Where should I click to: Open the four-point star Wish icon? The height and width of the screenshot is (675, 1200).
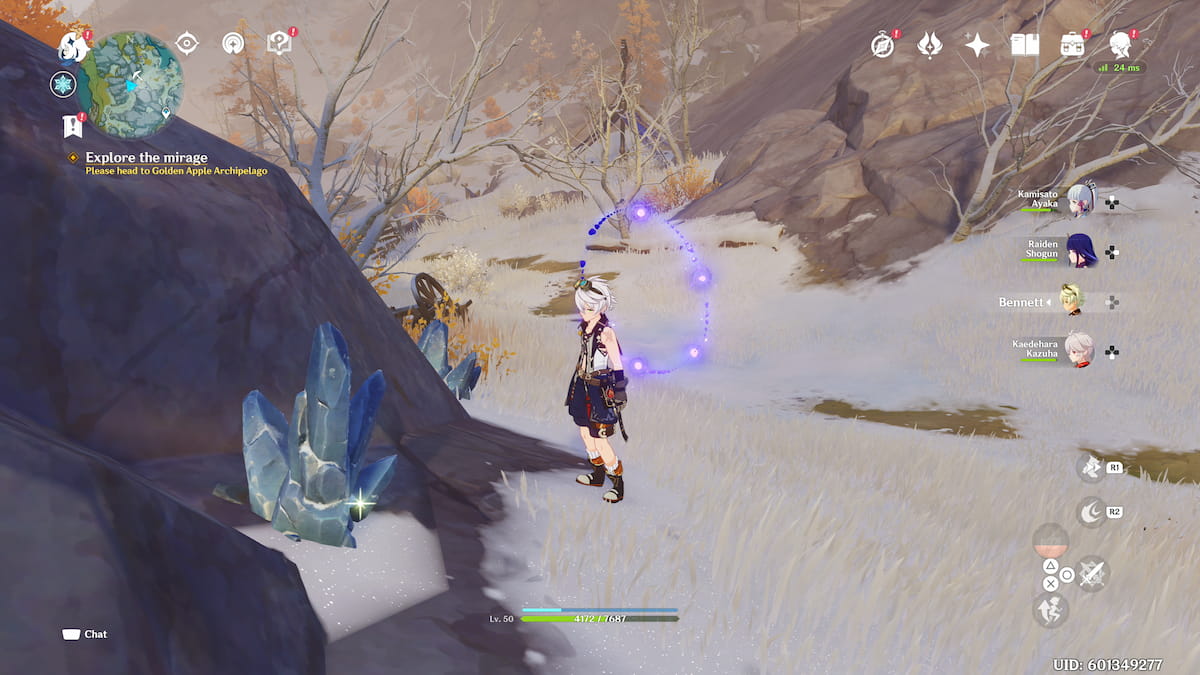[x=977, y=45]
